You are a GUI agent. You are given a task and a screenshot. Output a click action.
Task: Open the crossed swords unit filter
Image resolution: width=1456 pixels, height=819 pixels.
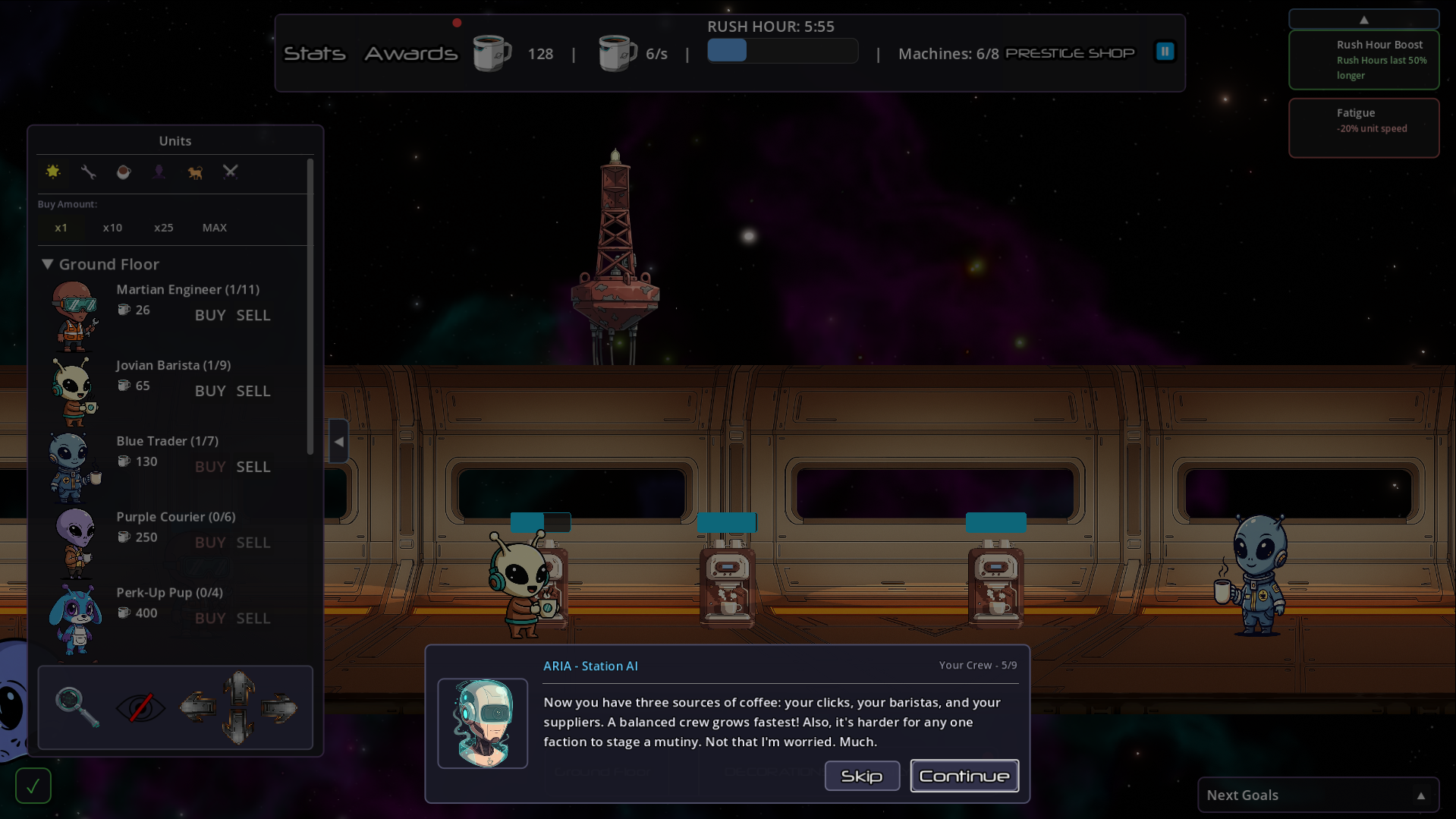click(230, 172)
